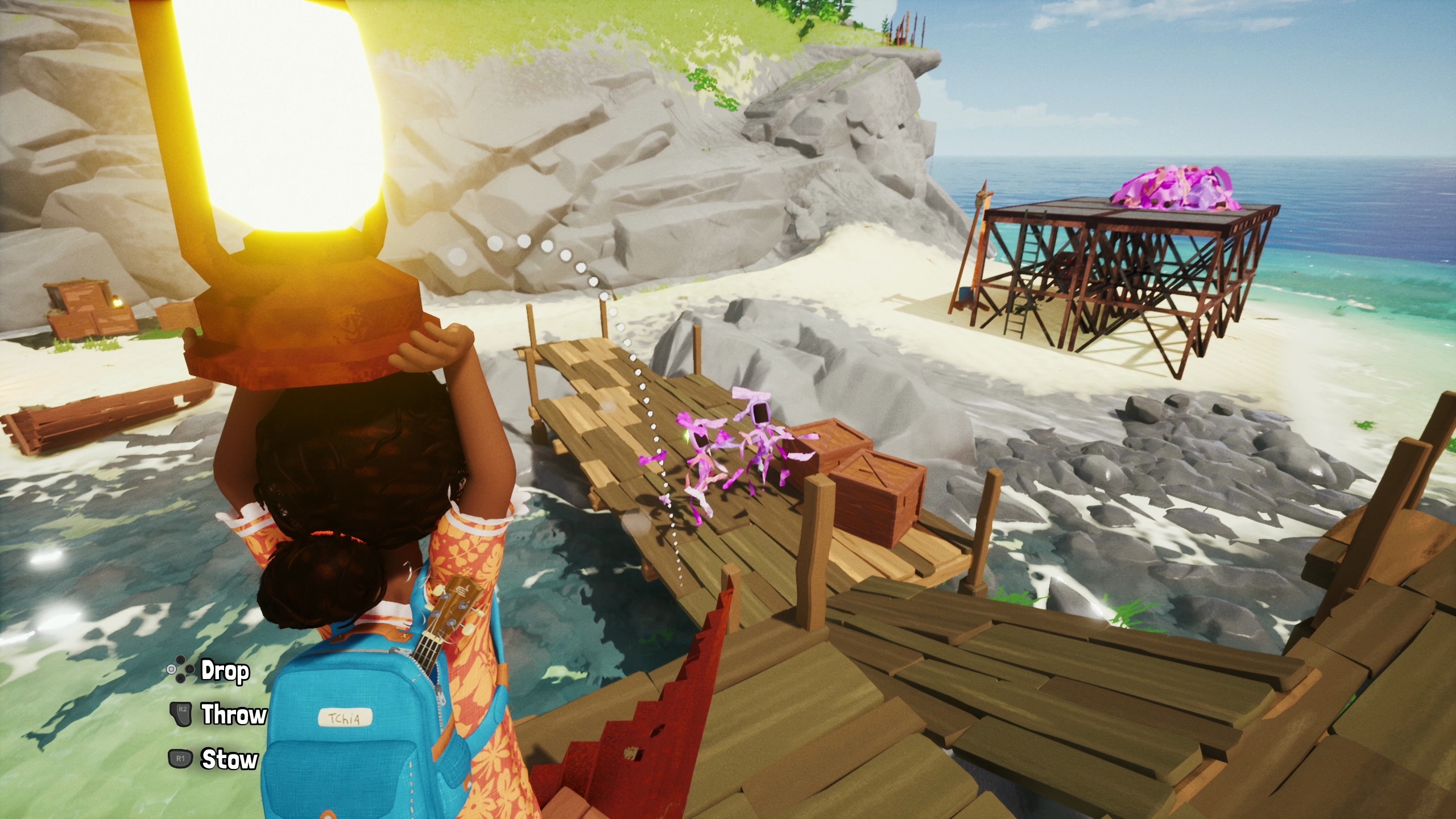Click the Drop action label
The width and height of the screenshot is (1456, 819).
225,671
